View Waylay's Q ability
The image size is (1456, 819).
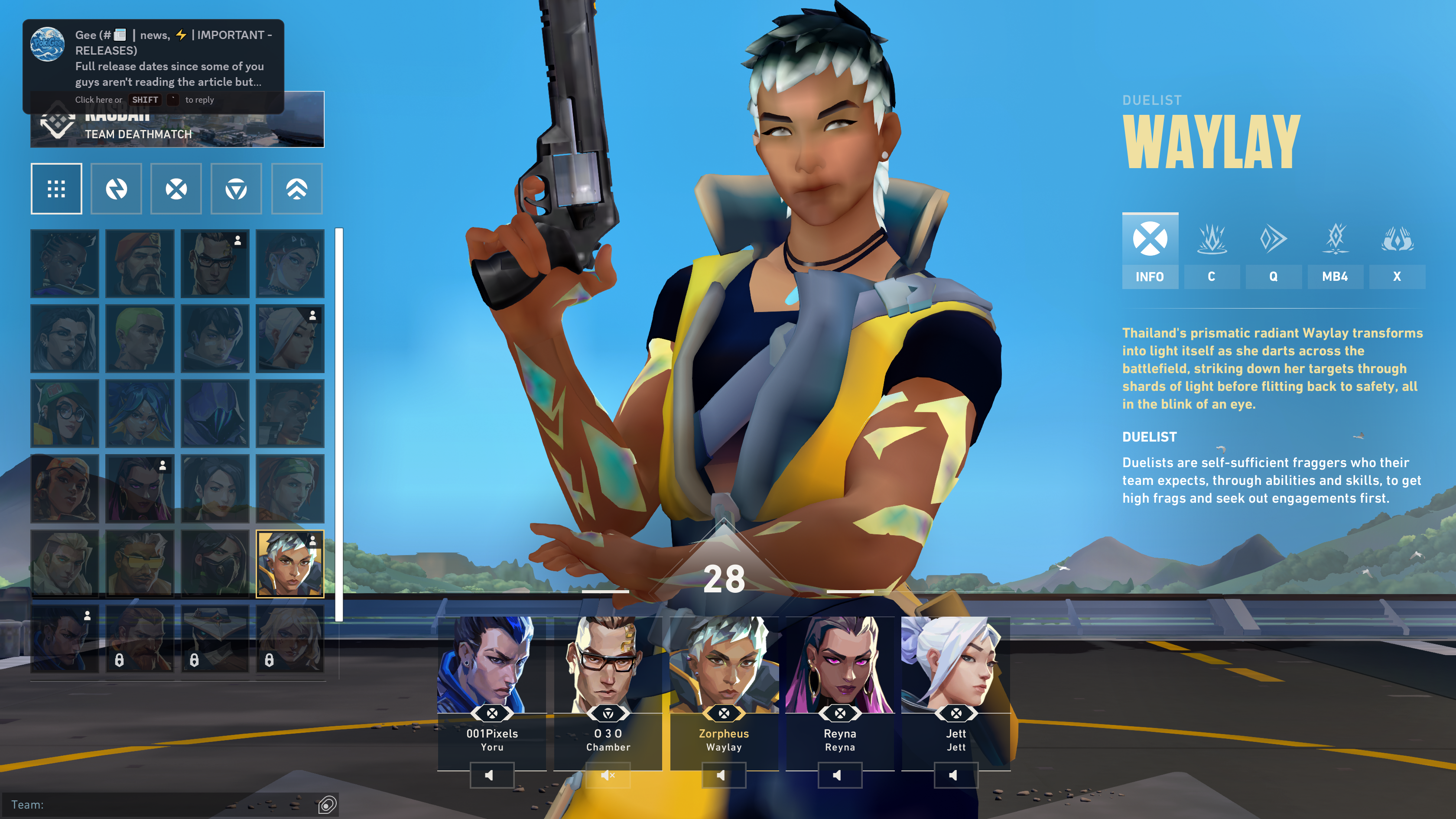click(x=1273, y=251)
